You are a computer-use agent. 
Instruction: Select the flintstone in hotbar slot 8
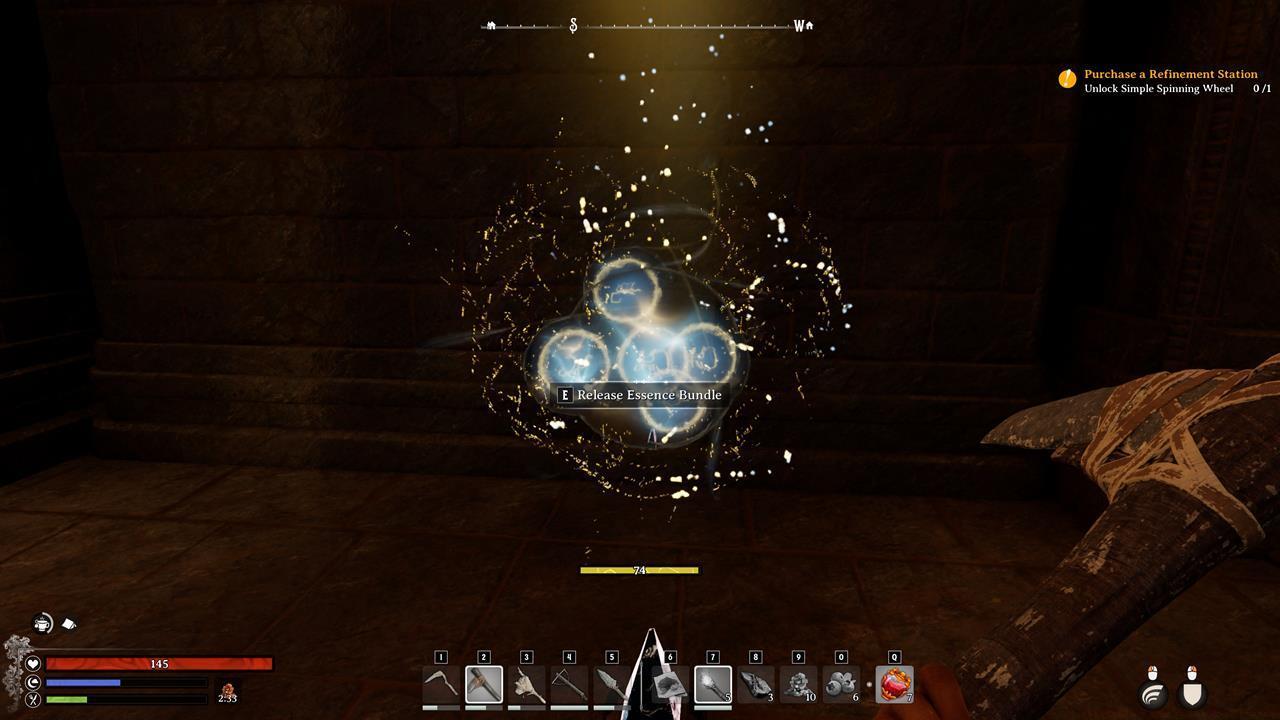point(756,684)
